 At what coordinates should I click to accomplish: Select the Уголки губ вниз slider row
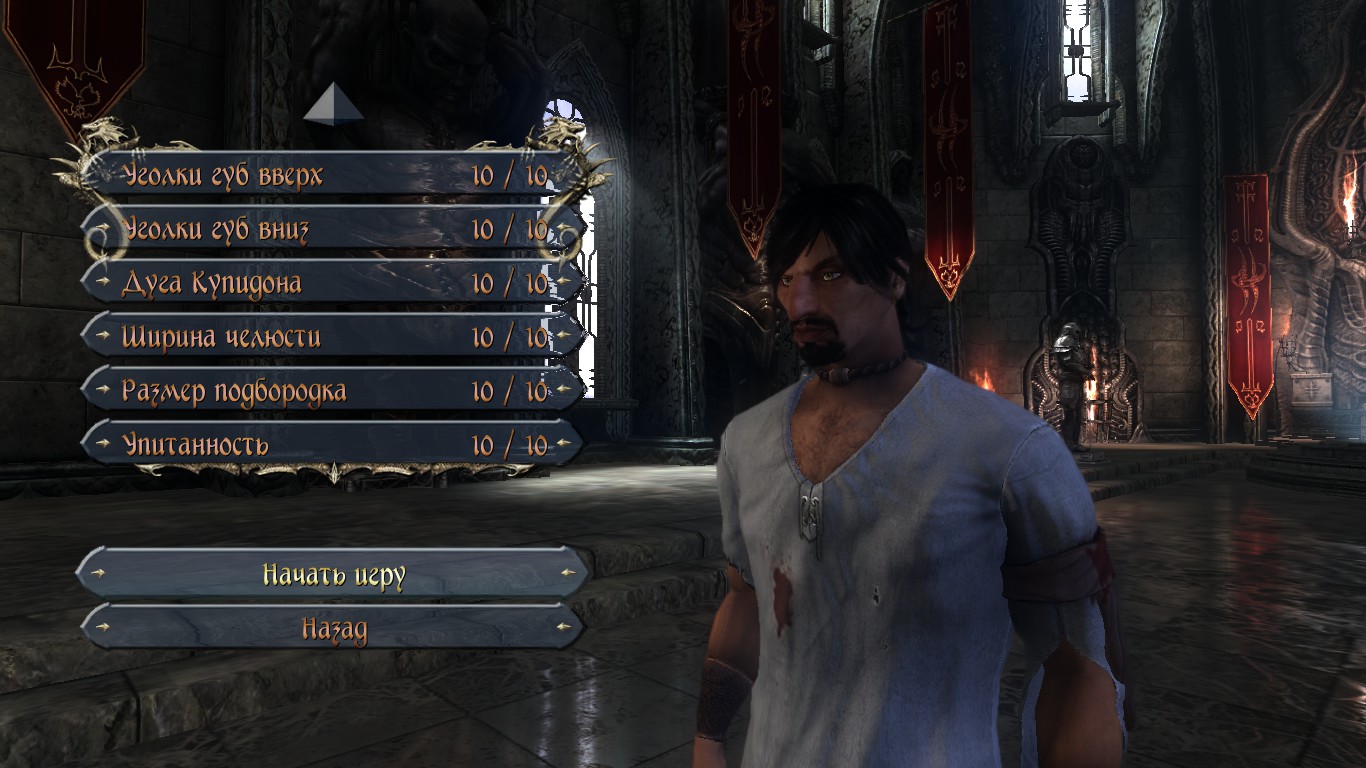pos(330,230)
